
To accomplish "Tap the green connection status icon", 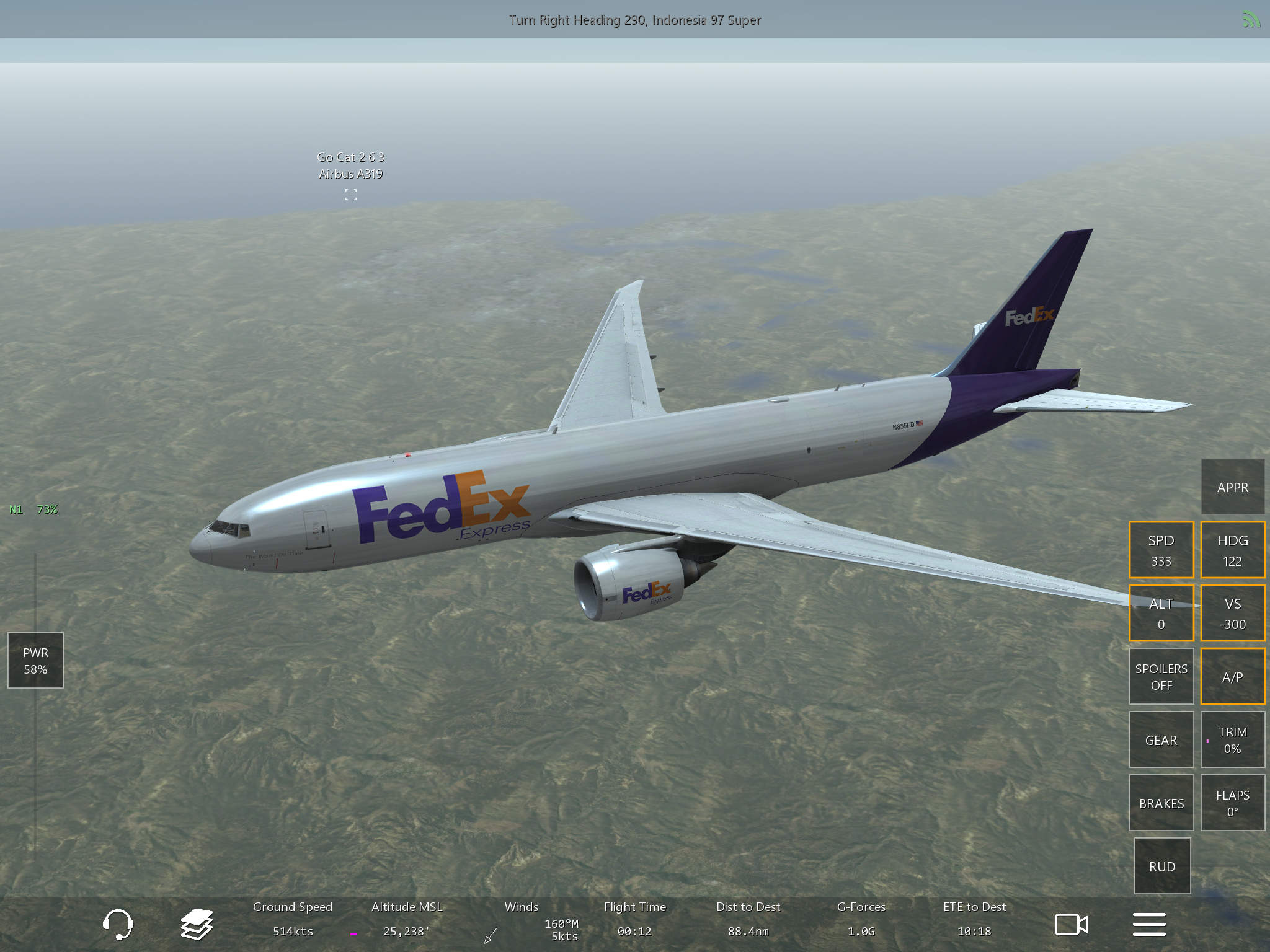I will [1251, 20].
